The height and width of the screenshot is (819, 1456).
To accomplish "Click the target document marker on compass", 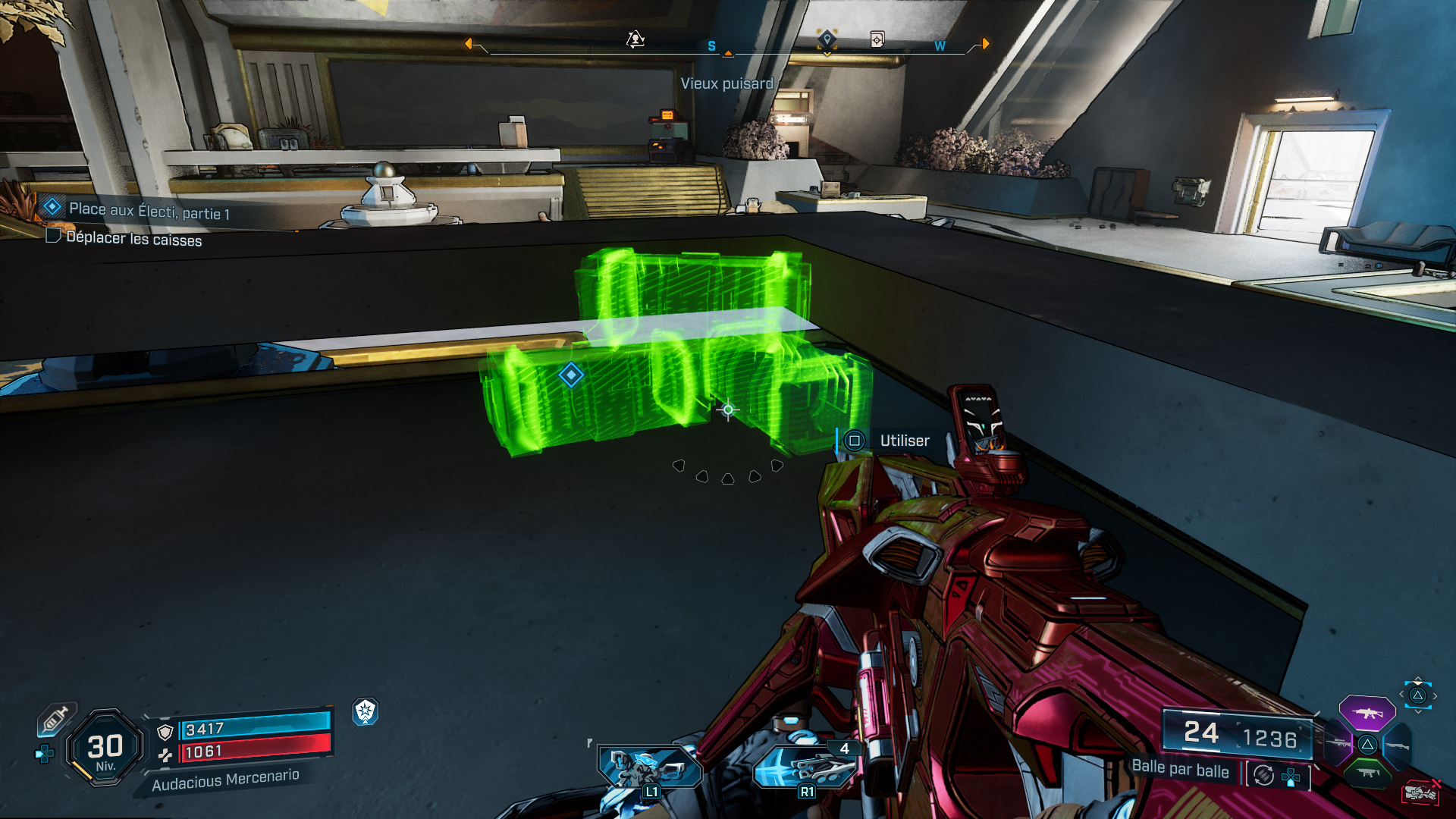I will pos(877,39).
